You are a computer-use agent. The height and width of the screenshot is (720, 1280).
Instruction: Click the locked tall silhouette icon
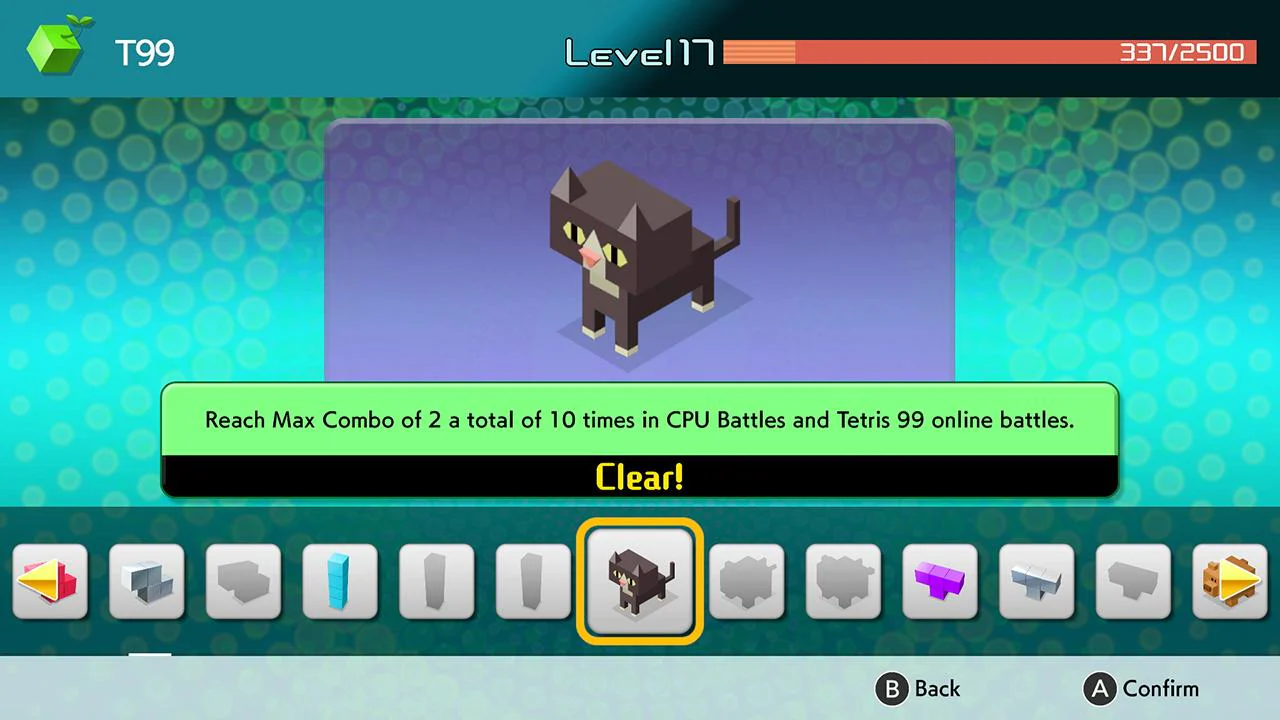click(x=436, y=580)
